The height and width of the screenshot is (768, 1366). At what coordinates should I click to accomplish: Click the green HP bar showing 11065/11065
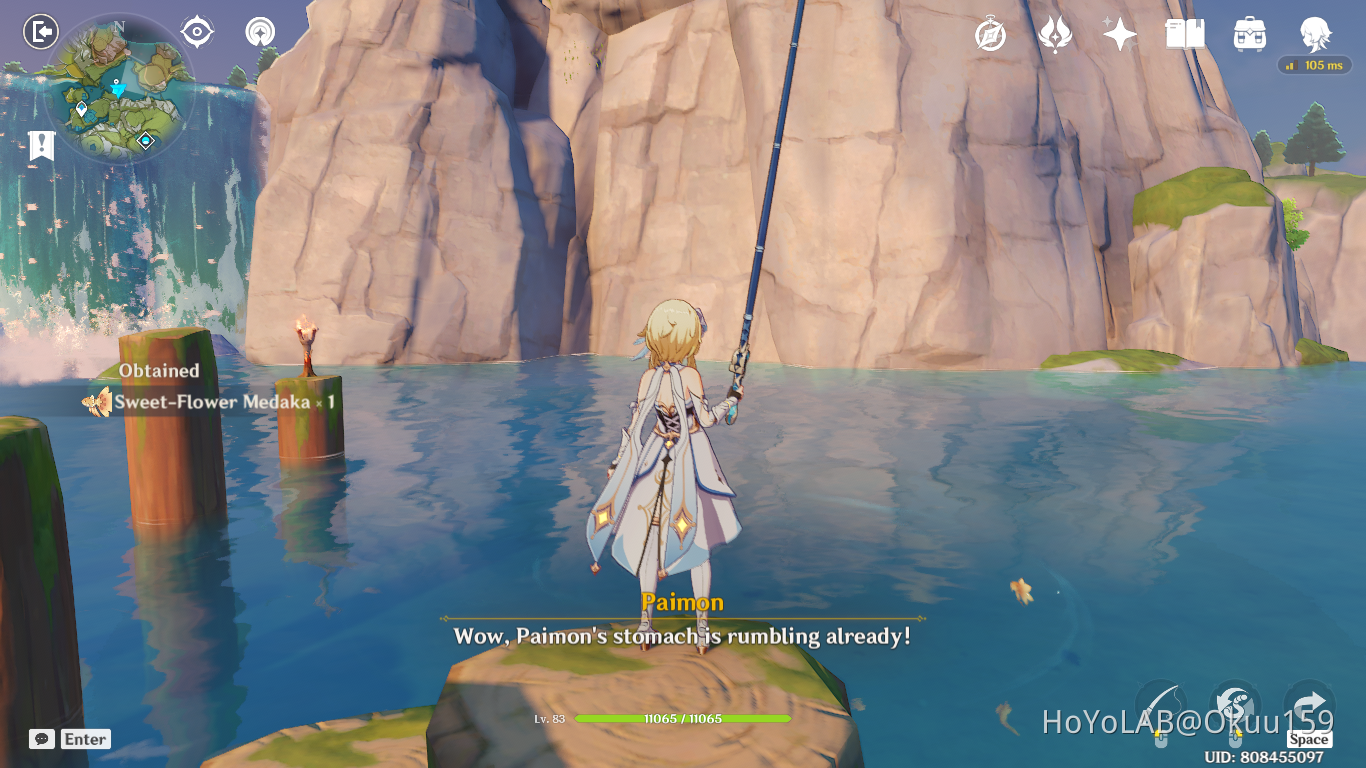(683, 717)
